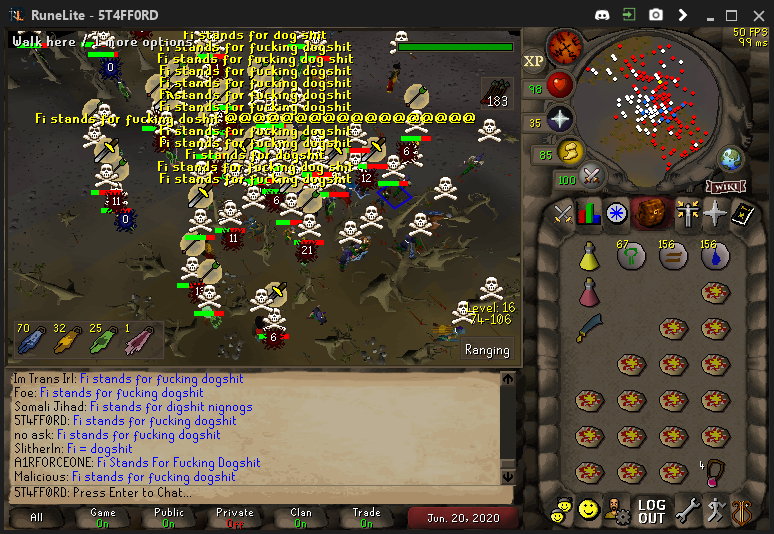Toggle the Private chat filter

tap(234, 518)
